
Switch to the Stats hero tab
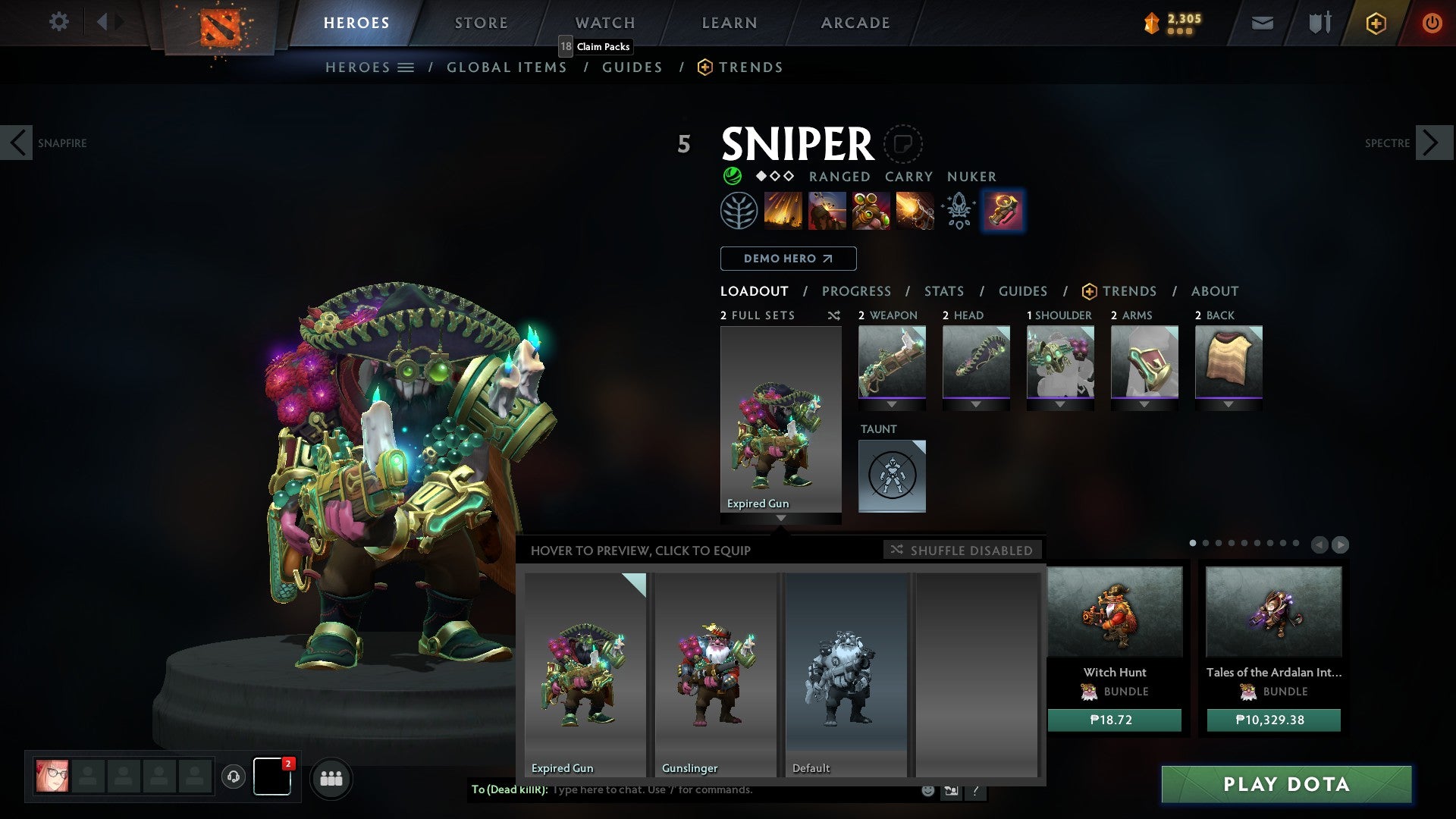point(943,291)
